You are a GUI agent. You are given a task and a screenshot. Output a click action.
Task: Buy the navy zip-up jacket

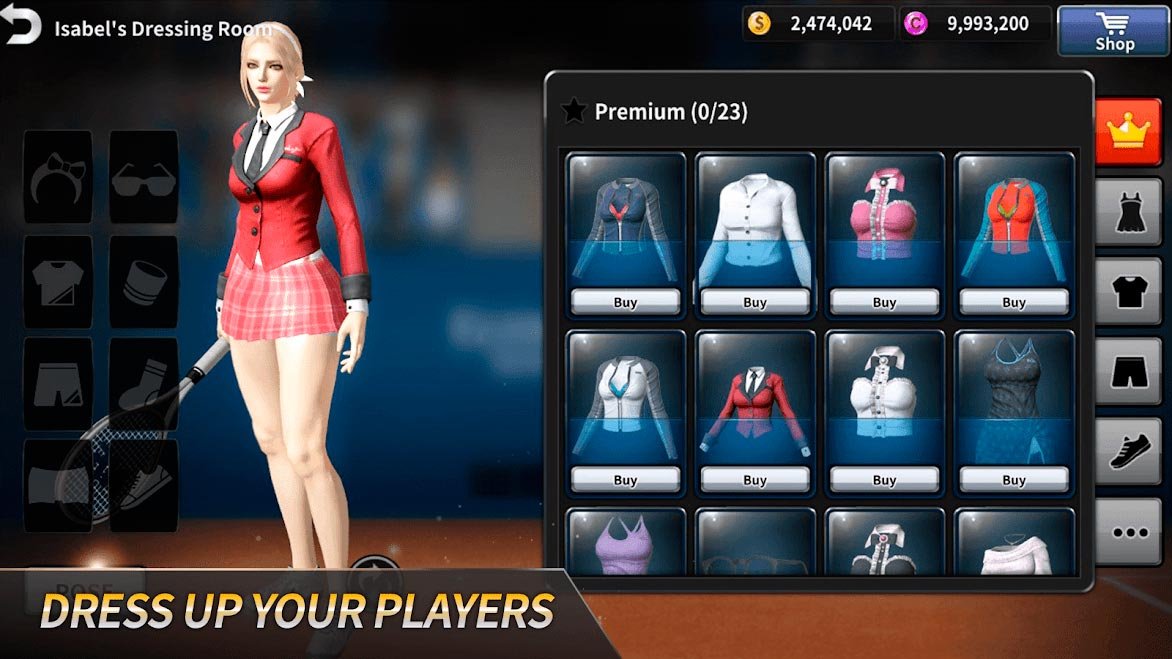click(x=625, y=302)
